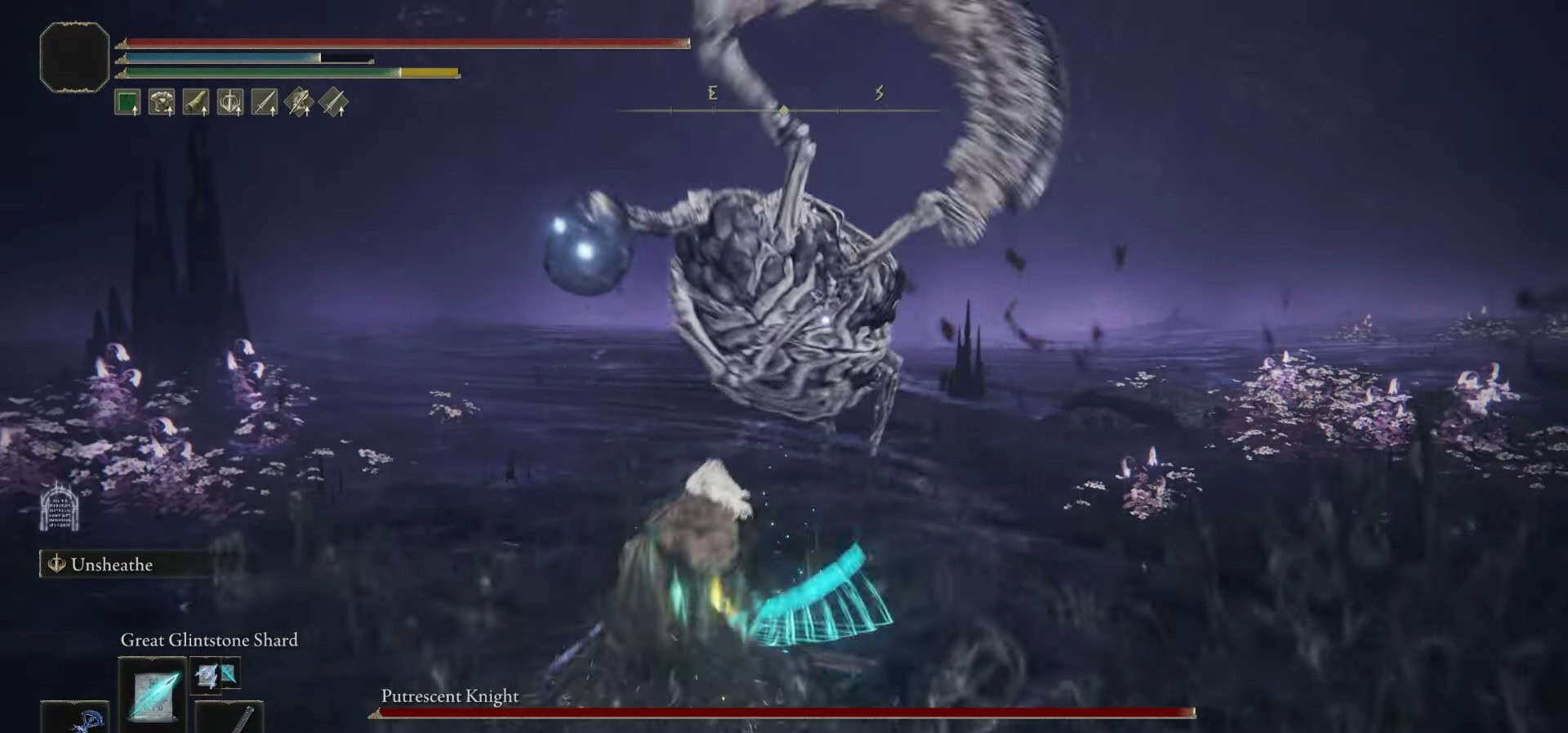
Task: Click the horn-shaped buff icon
Action: pos(196,103)
